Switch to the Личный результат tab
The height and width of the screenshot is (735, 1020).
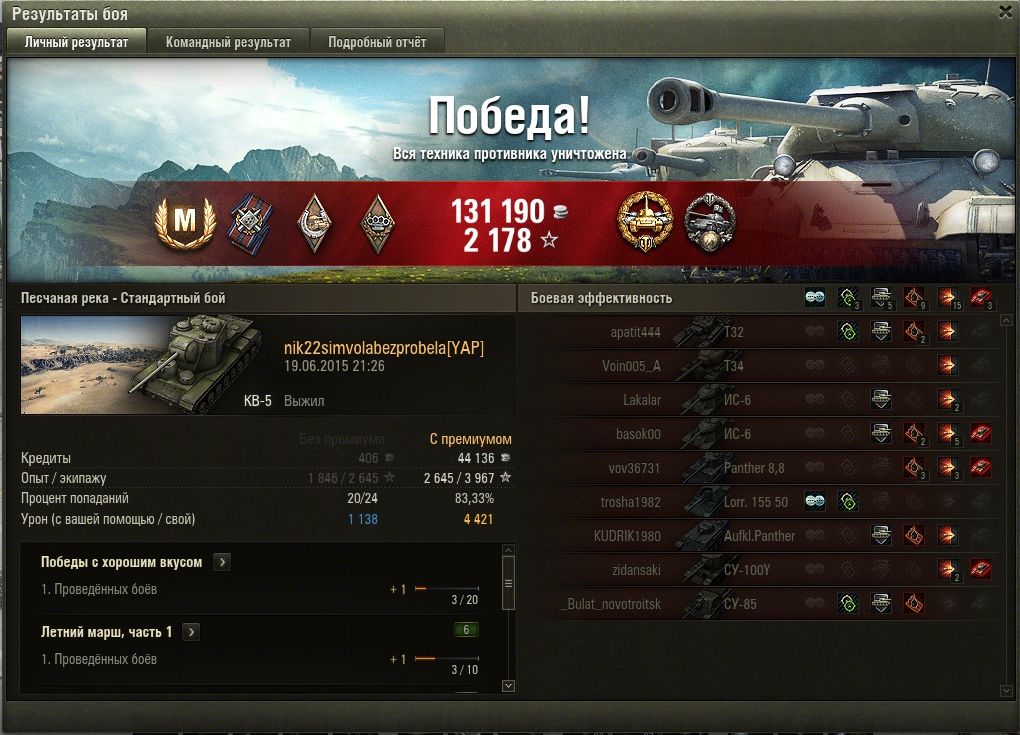pos(76,42)
